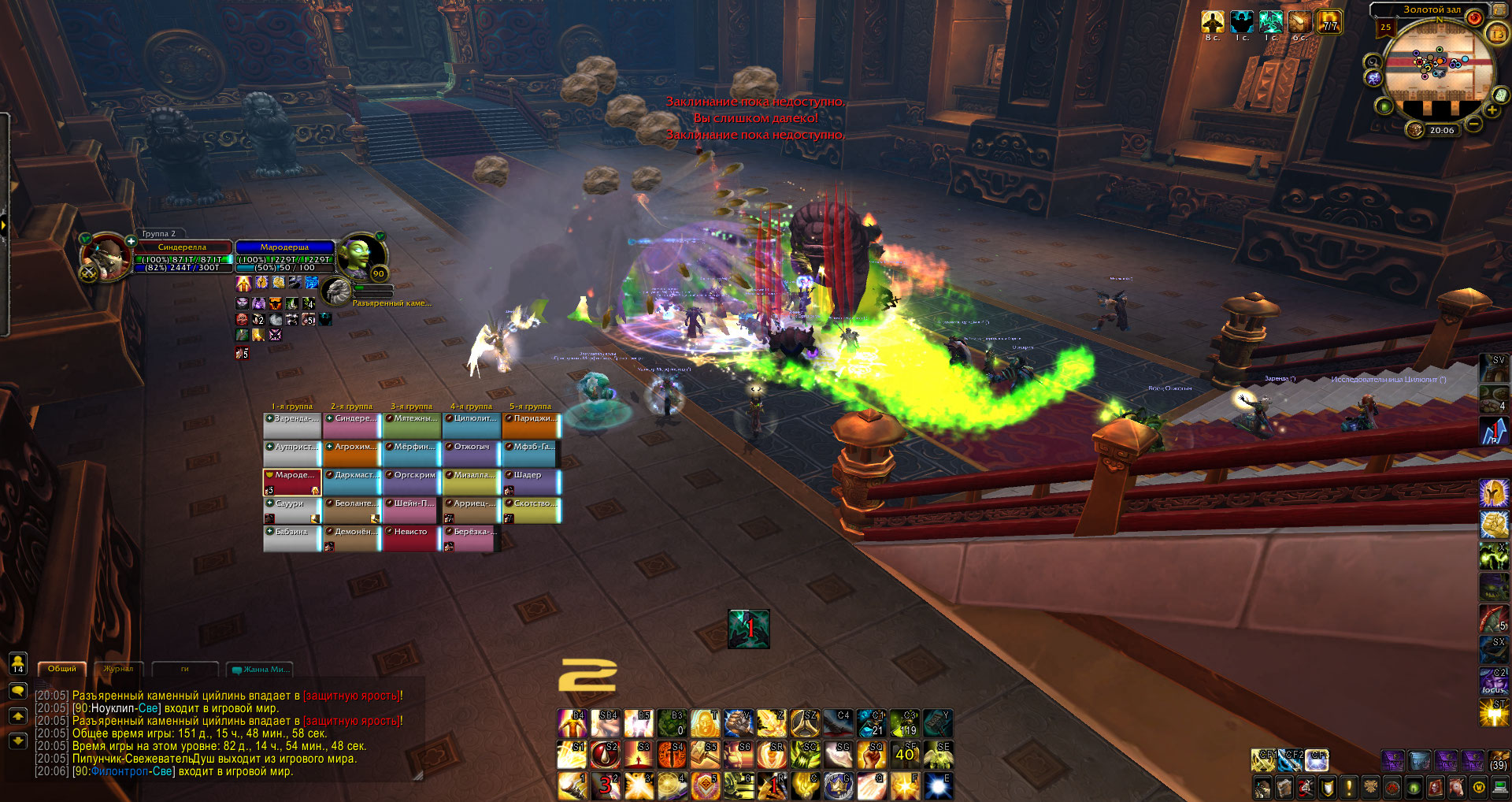Use the bright star ability on E
The width and height of the screenshot is (1512, 802).
pos(938,785)
